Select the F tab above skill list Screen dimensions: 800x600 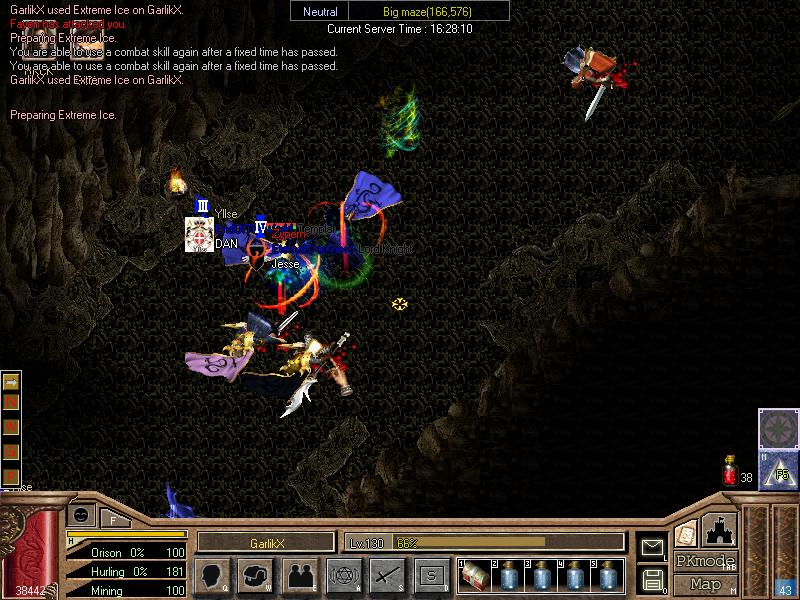tap(113, 518)
